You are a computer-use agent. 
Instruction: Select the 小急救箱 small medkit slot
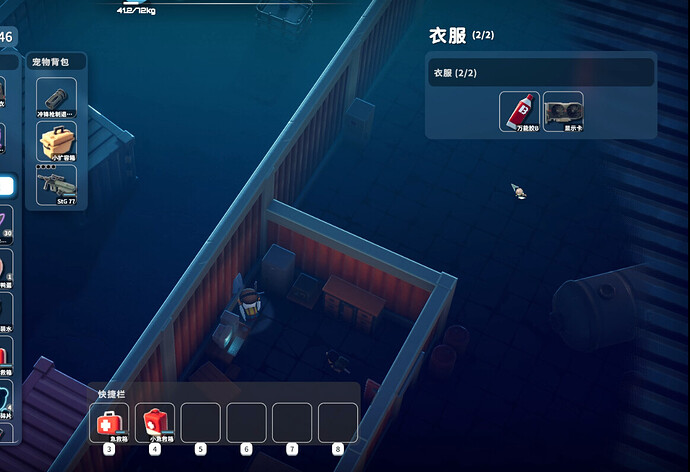pos(155,422)
